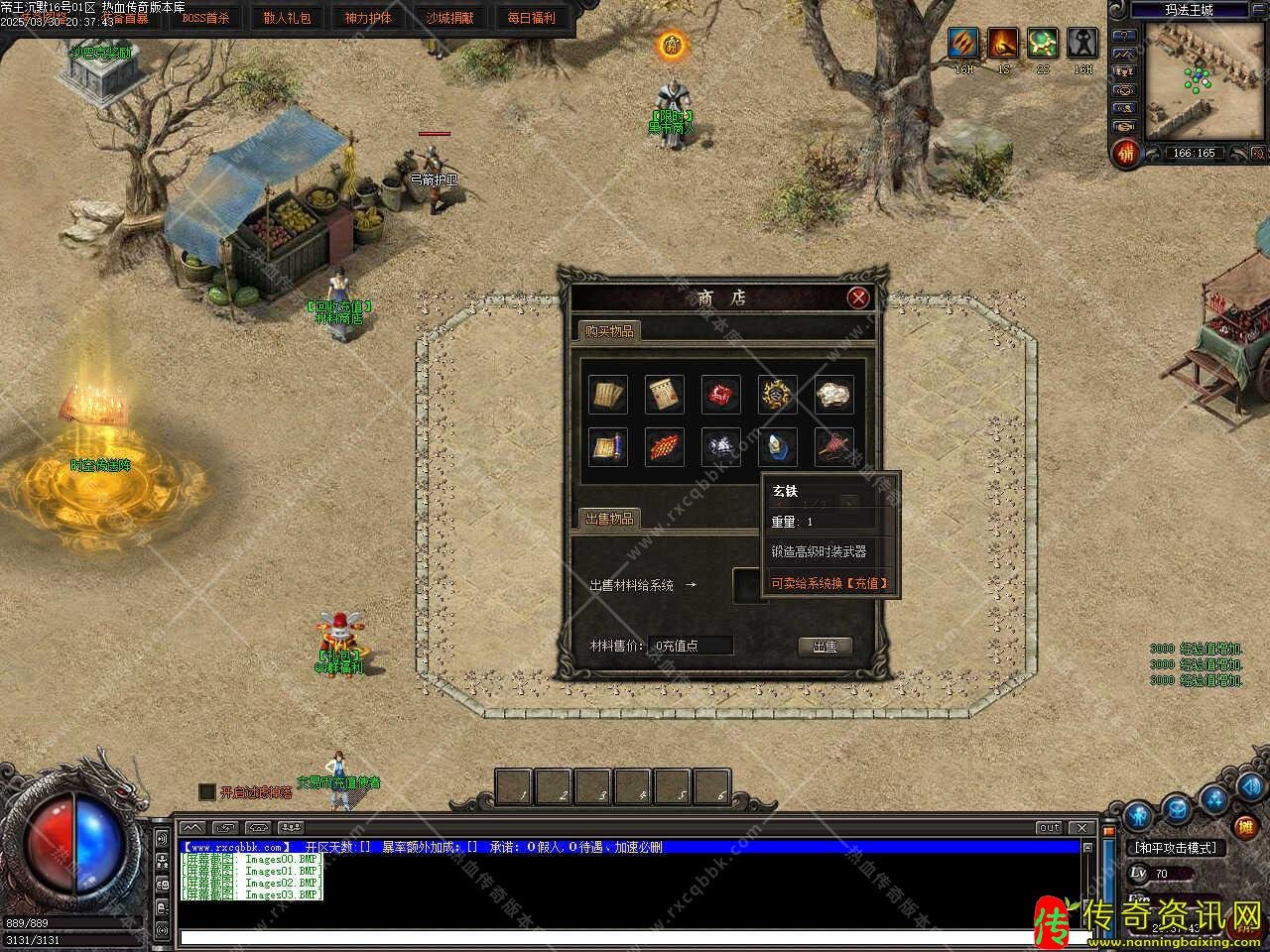Viewport: 1270px width, 952px height.
Task: Toggle the 开启过滤掉落 checkbox
Action: [x=206, y=791]
